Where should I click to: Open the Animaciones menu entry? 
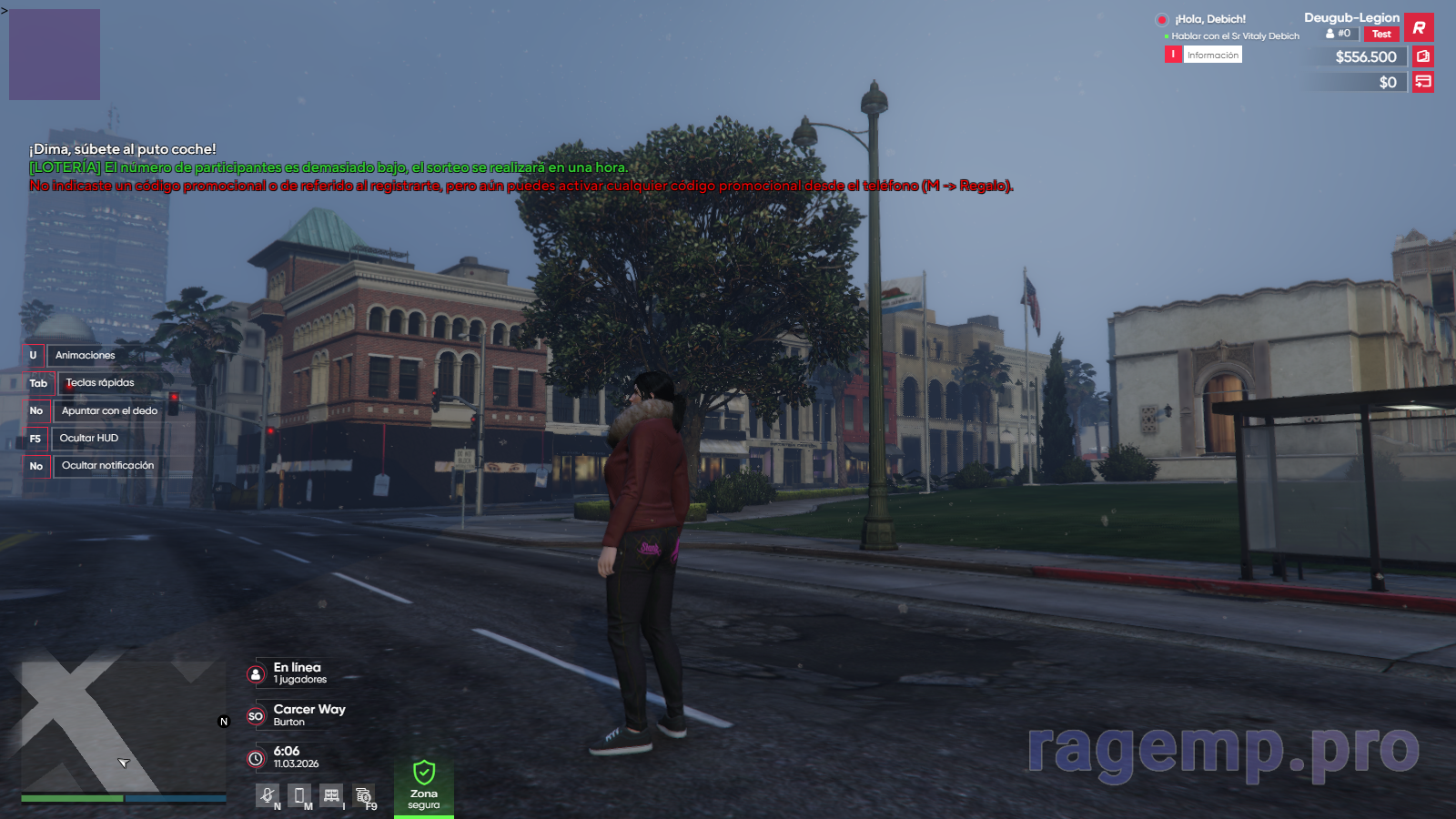(85, 355)
